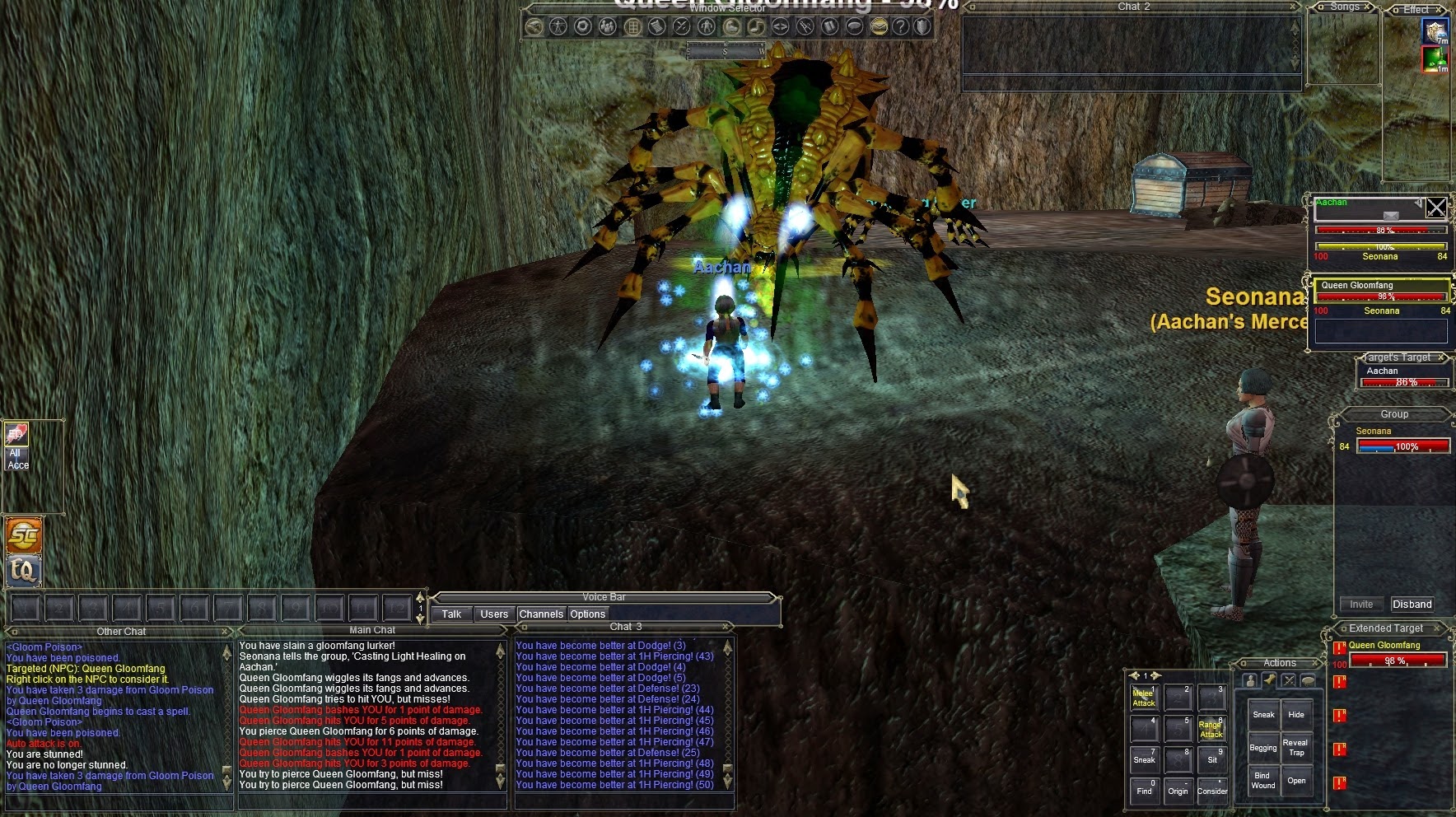Use Bind Wound from the Actions window

[1263, 780]
